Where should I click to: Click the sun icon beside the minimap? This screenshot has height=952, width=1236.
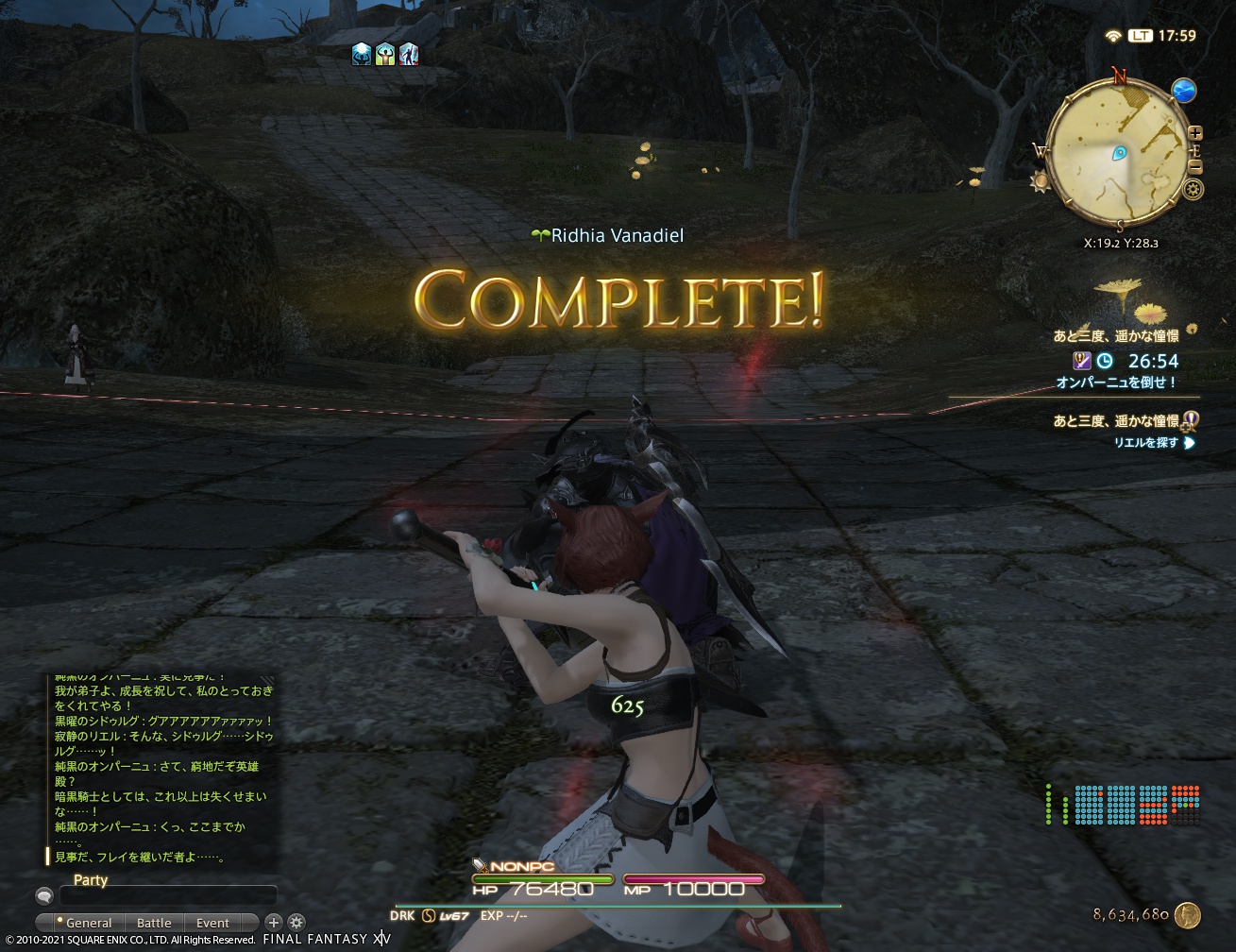coord(1040,179)
